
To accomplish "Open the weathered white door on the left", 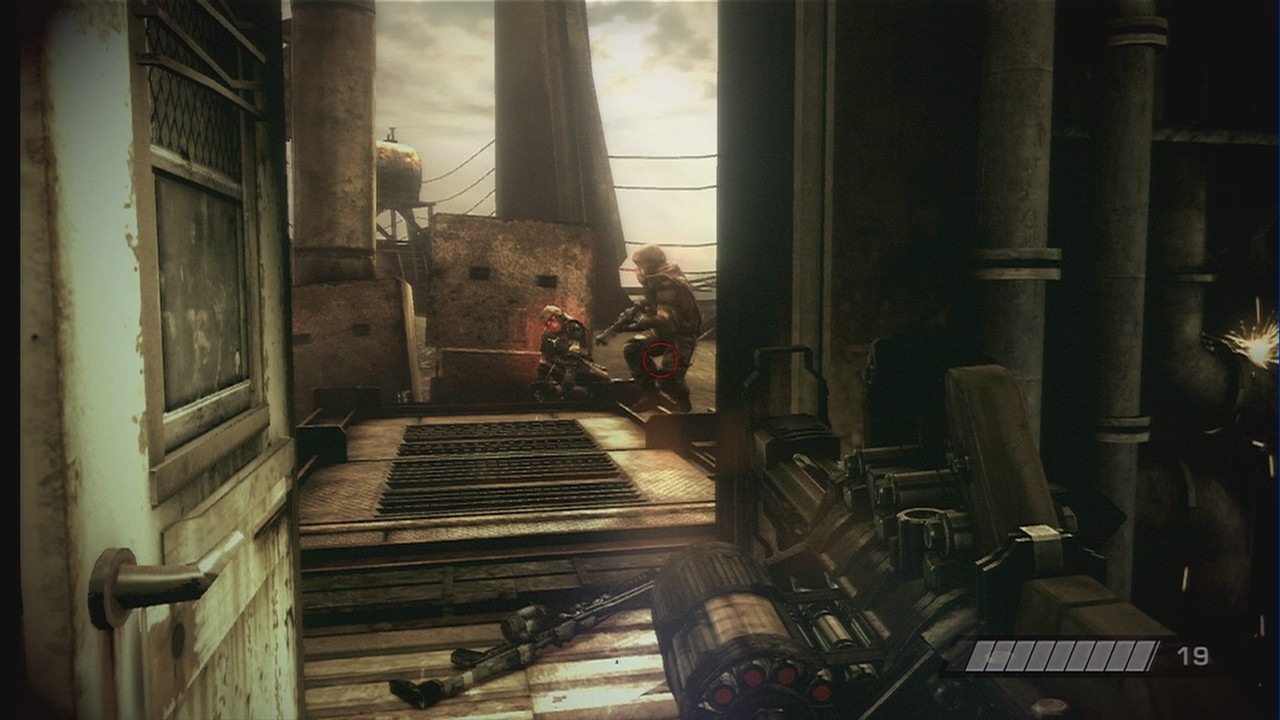I will pos(90,350).
